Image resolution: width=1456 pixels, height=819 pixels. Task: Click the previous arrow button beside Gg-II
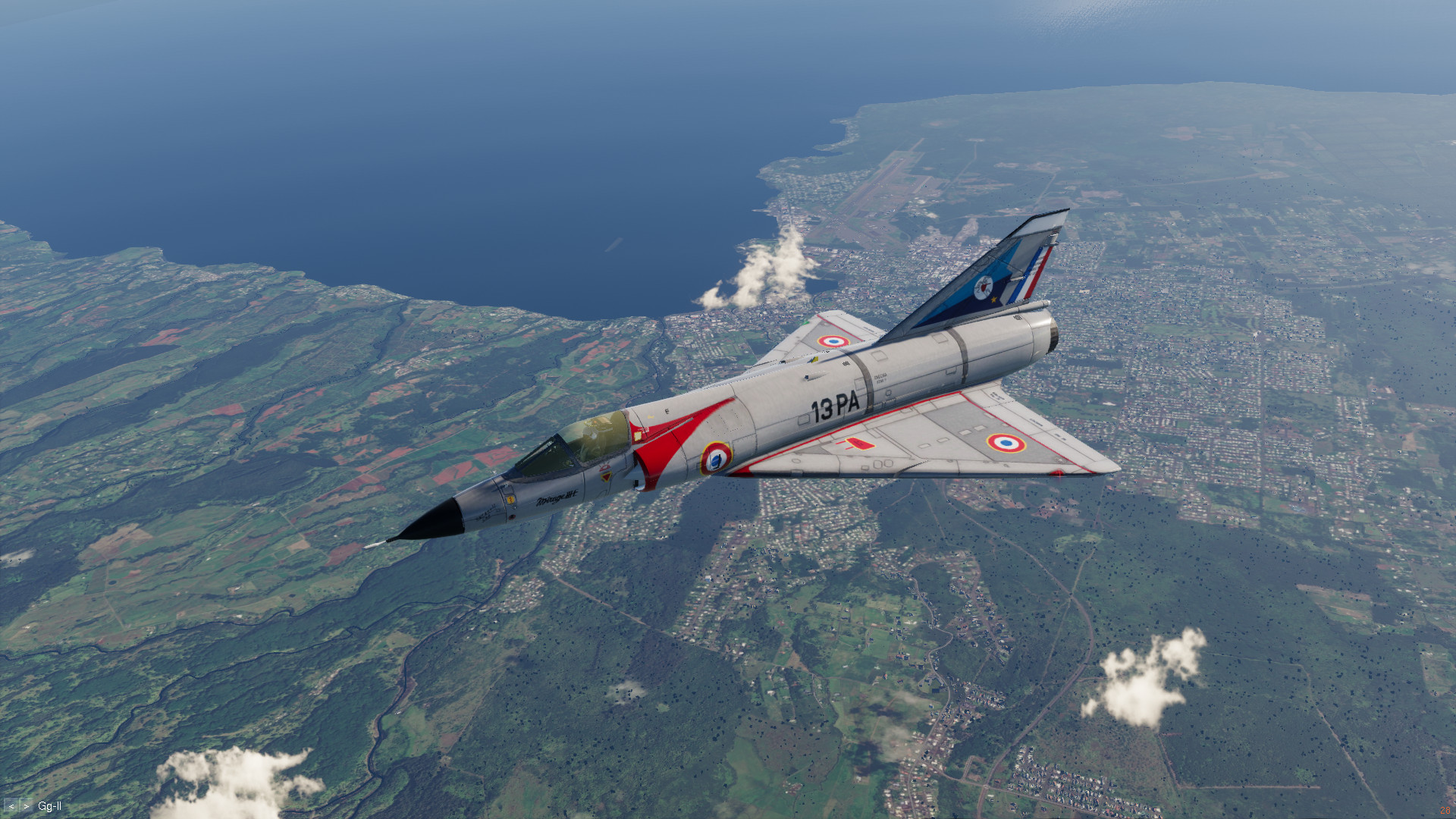11,807
